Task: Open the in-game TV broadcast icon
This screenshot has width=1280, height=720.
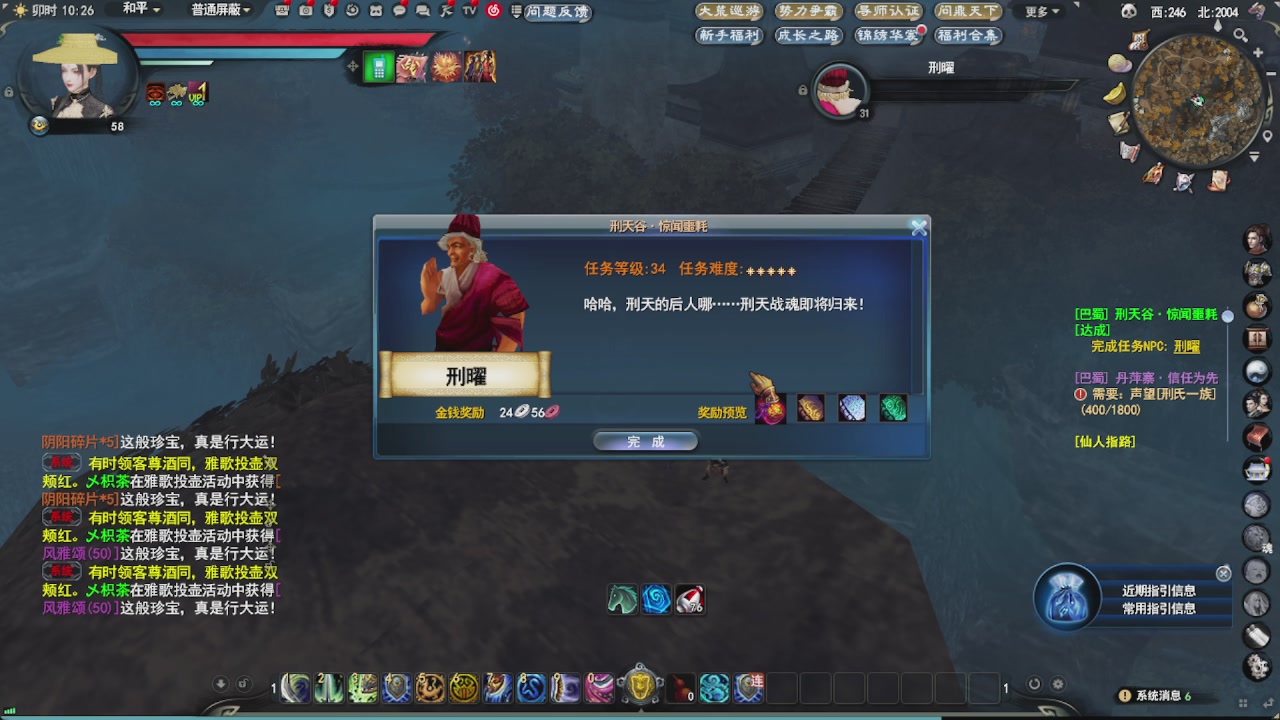Action: (x=467, y=11)
